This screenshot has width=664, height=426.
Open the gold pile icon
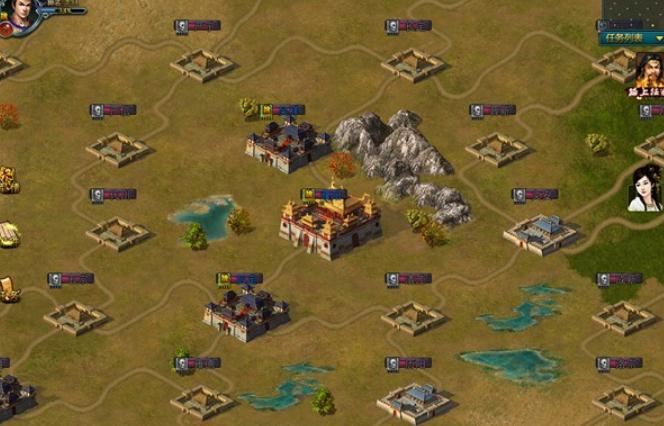point(7,180)
